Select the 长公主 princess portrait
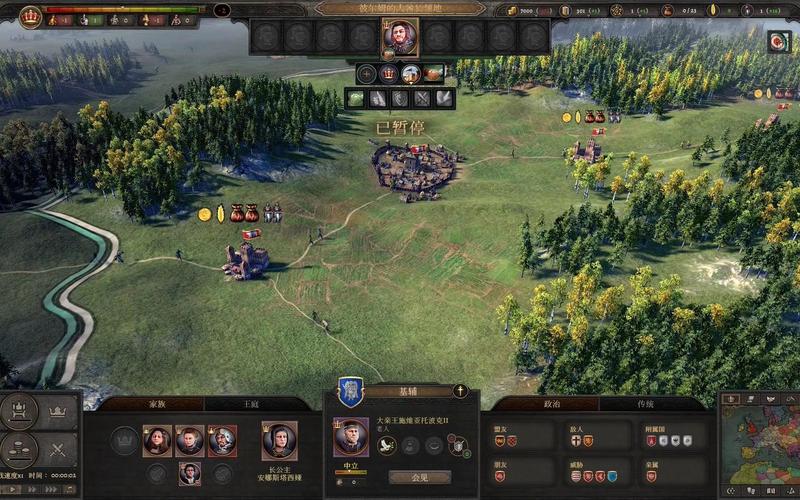 coord(279,441)
